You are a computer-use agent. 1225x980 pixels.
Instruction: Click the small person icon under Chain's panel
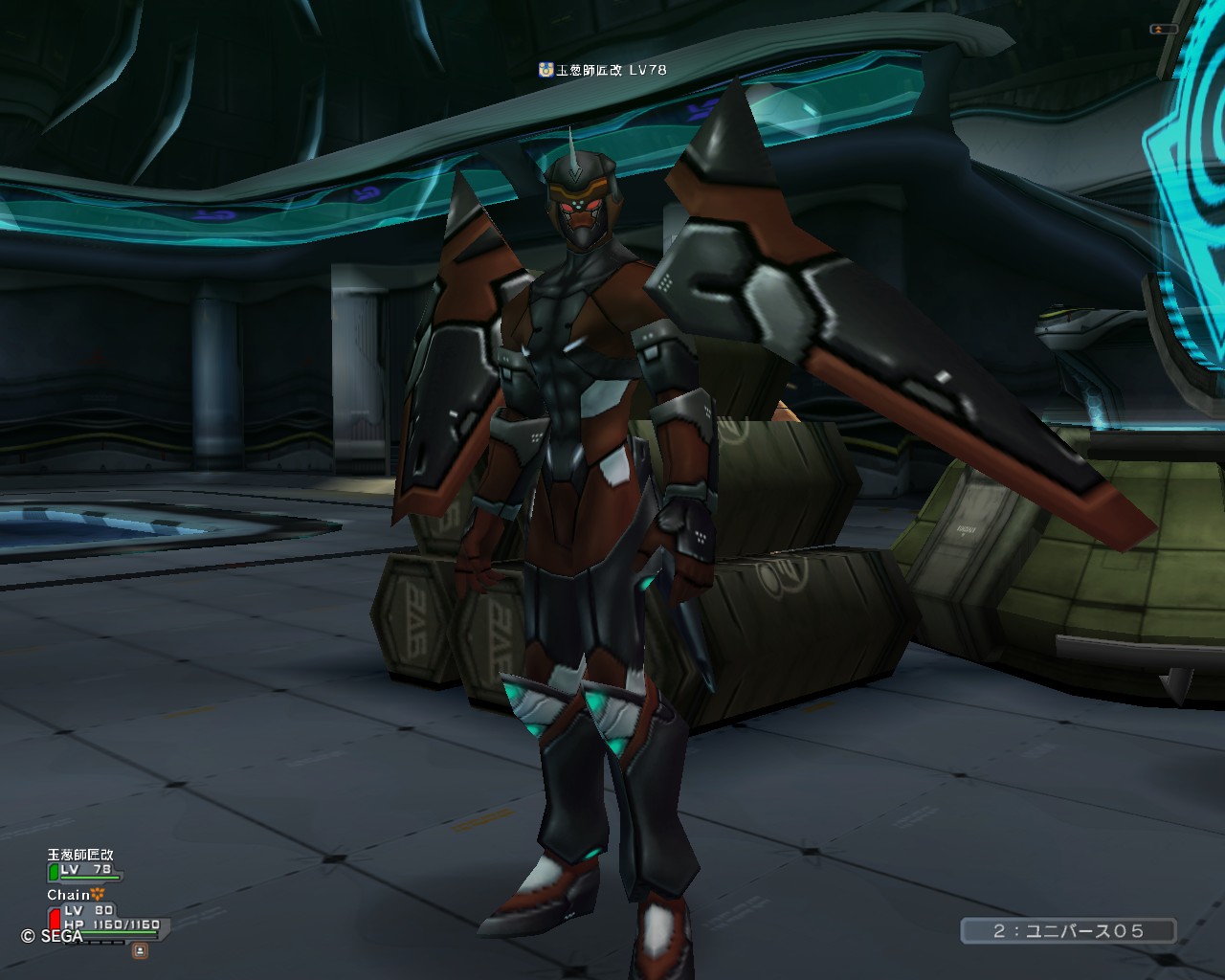coord(140,950)
